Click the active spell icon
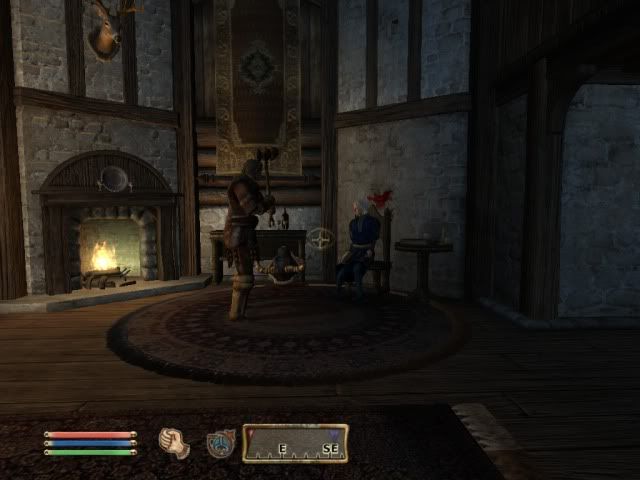This screenshot has width=640, height=480. tap(221, 443)
